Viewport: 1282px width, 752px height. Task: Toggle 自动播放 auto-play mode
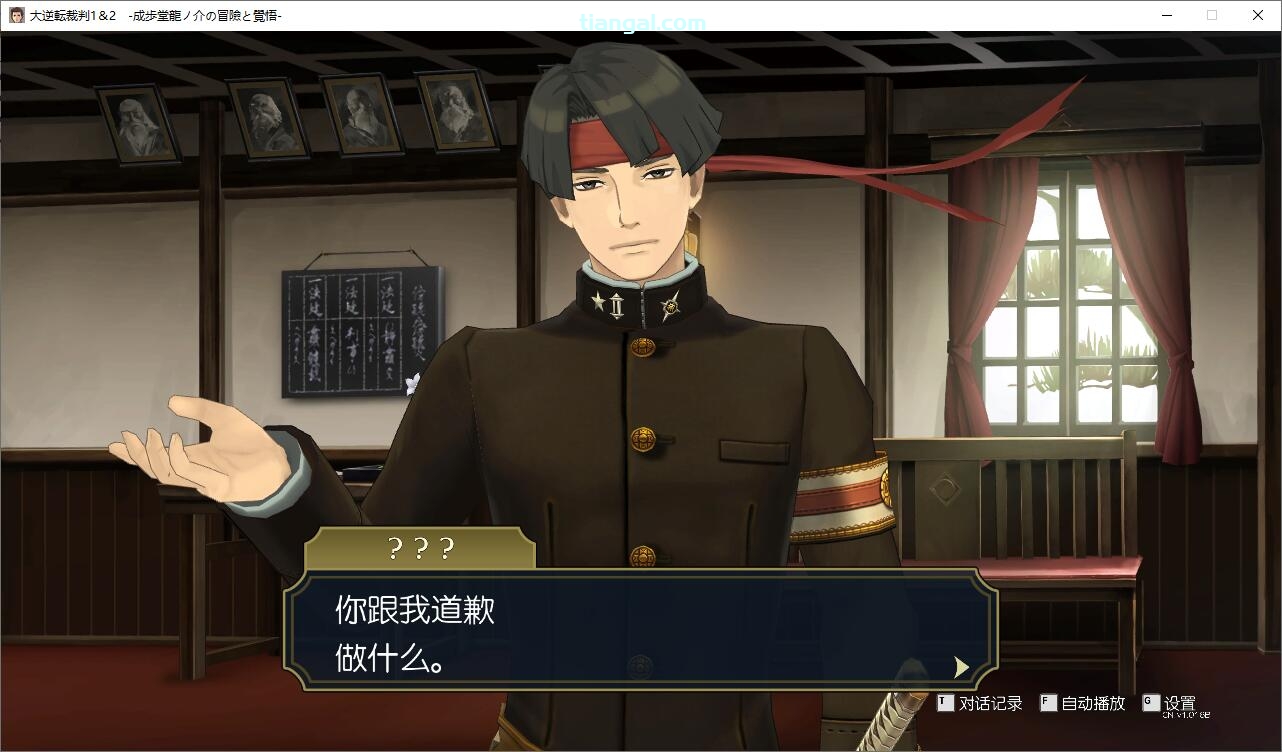point(1083,704)
